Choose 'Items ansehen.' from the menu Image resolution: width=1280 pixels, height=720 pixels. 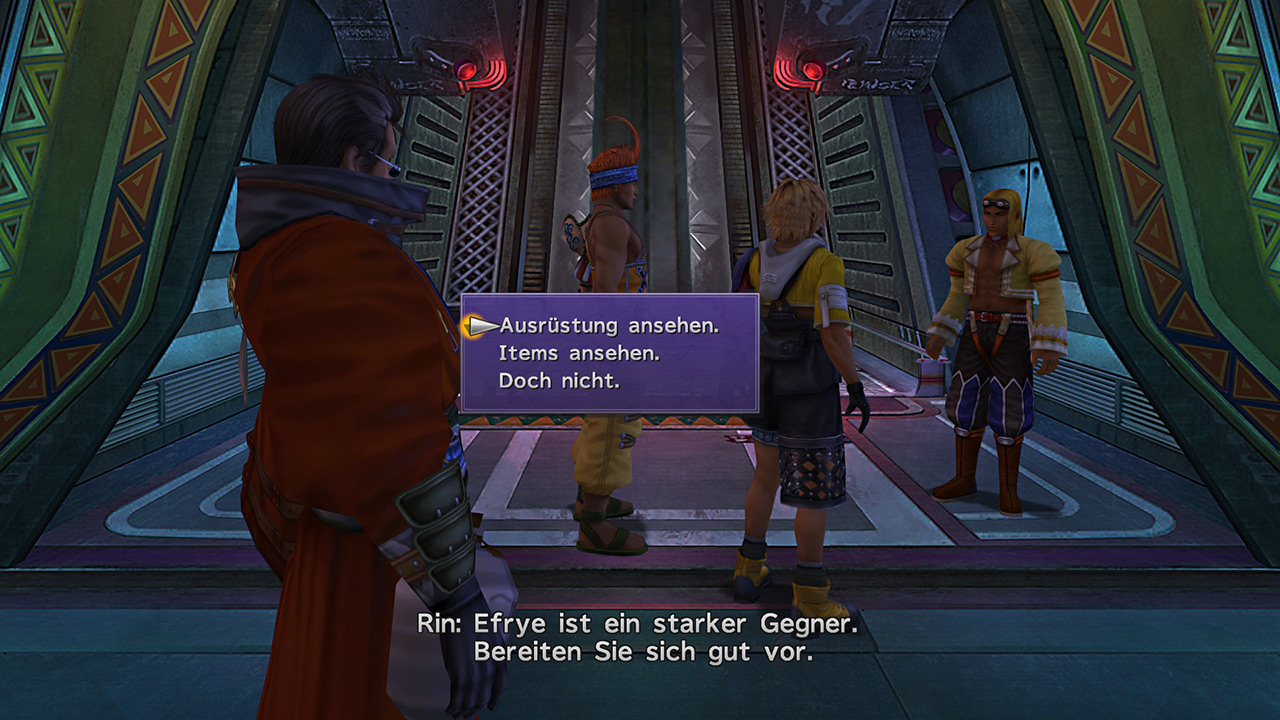pos(579,353)
